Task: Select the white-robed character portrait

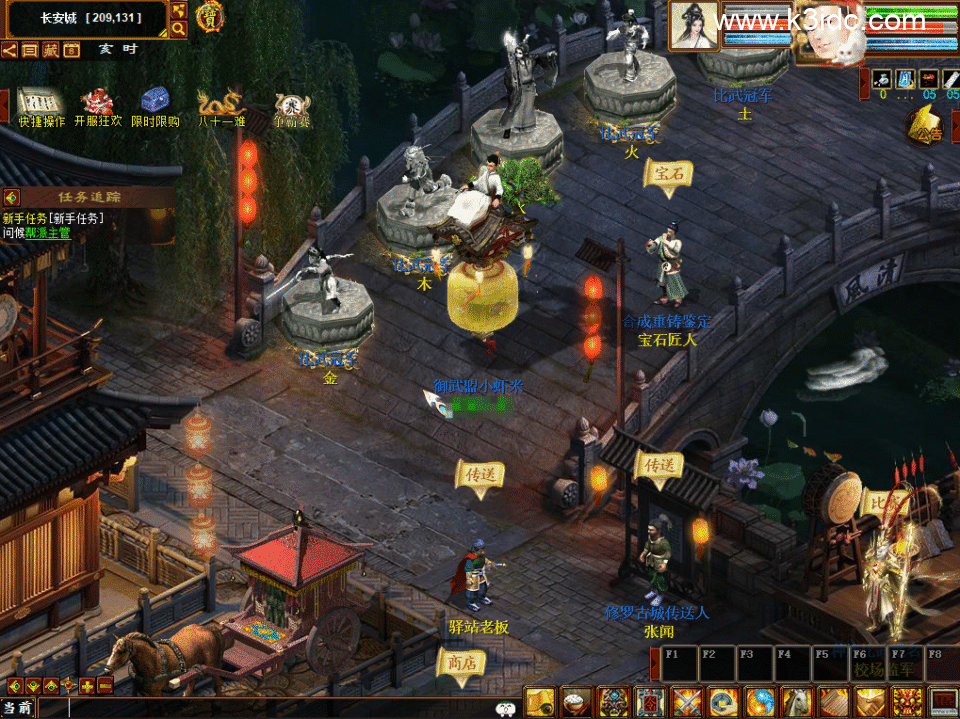Action: coord(694,25)
